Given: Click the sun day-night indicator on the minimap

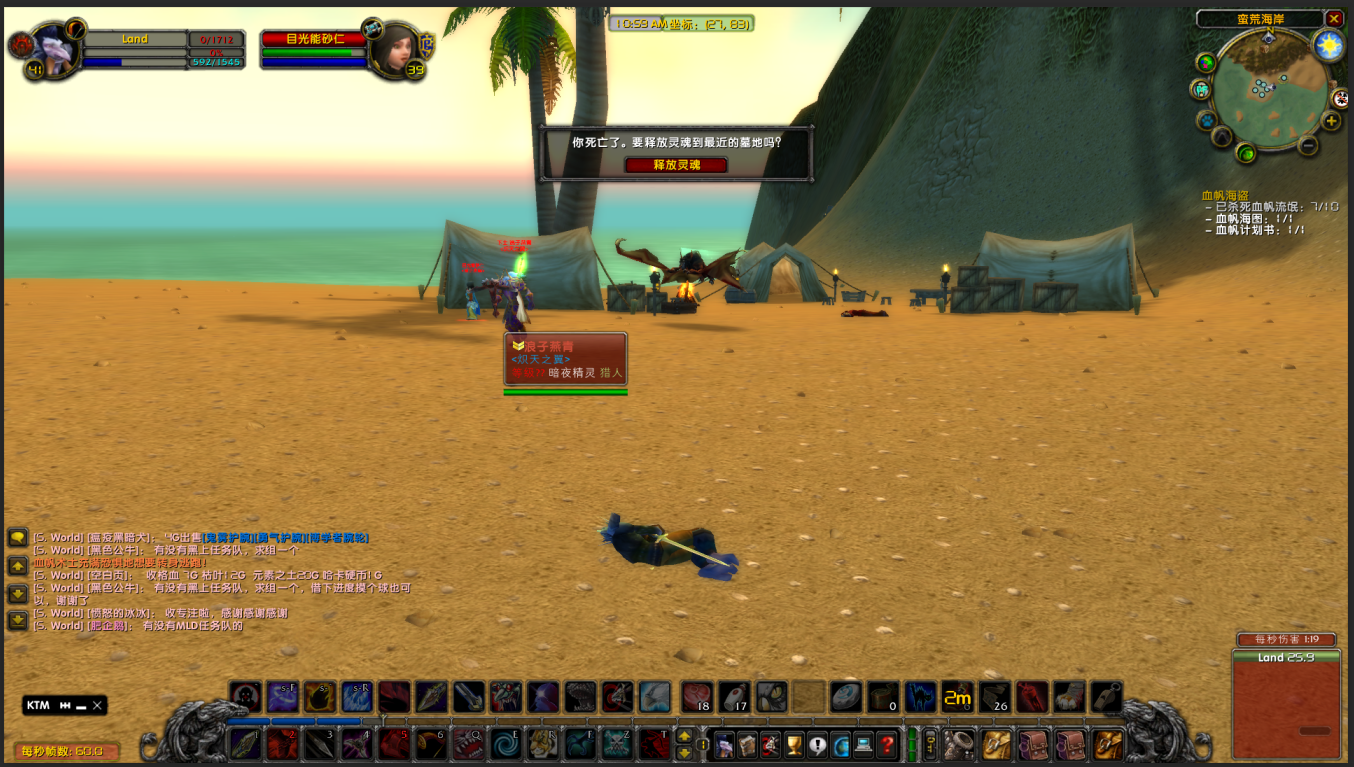Looking at the screenshot, I should (x=1328, y=45).
